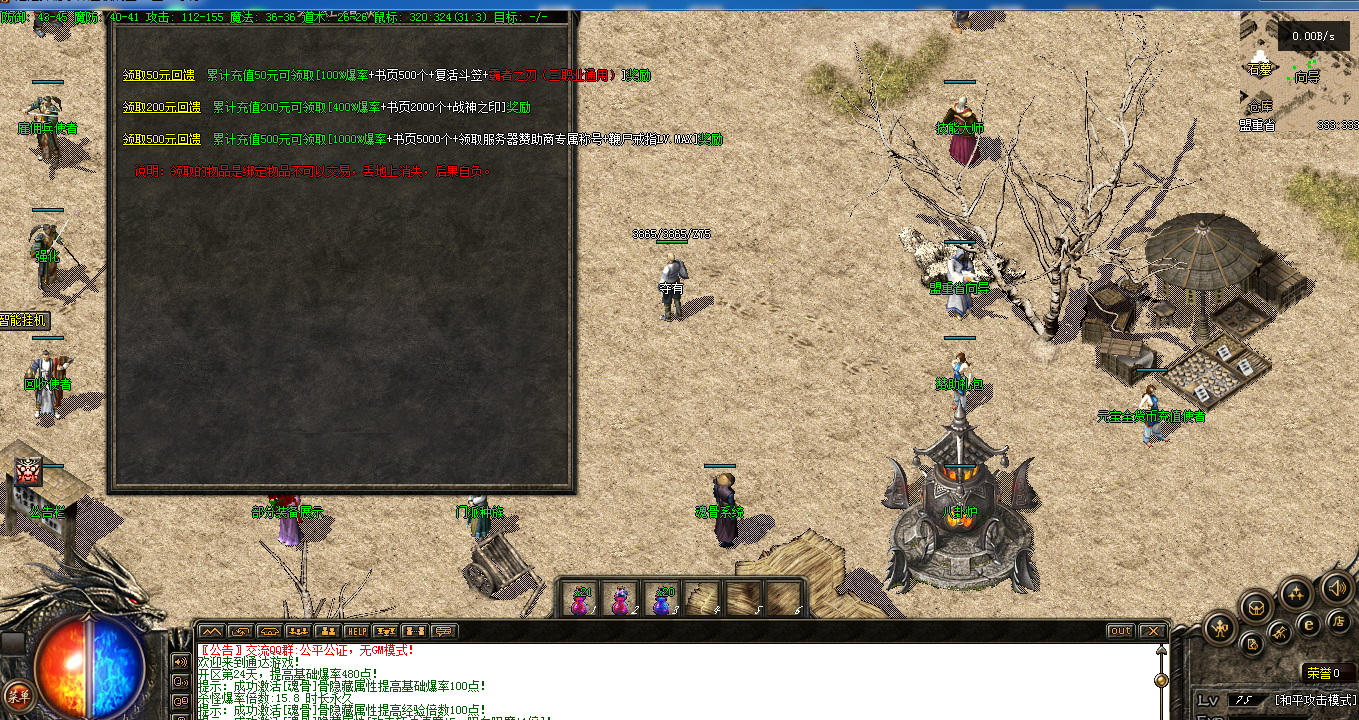Close the chat panel with X button

(x=1152, y=631)
